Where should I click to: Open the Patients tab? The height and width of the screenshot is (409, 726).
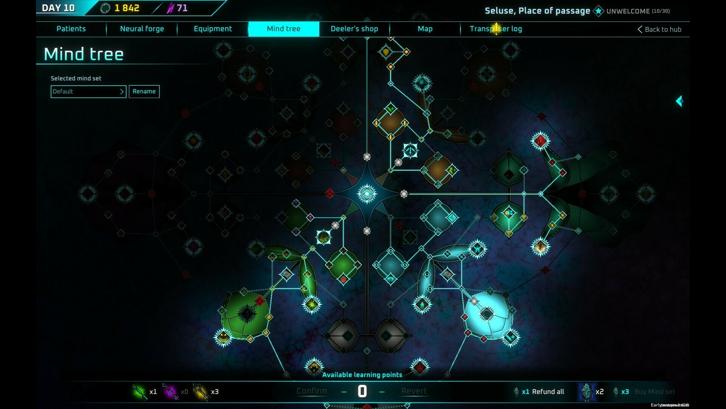(71, 29)
